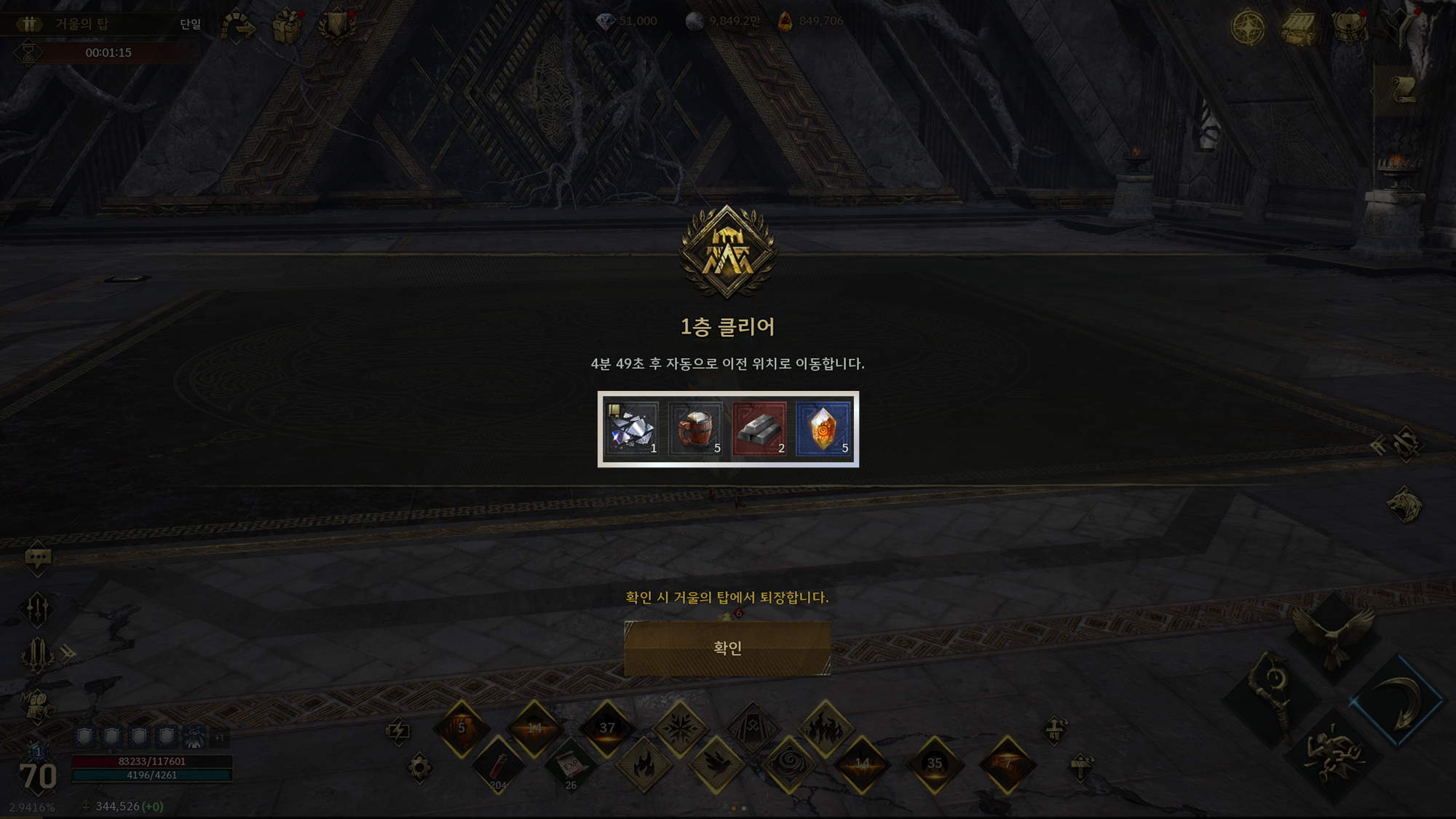Screen dimensions: 1456x819
Task: Open the chat bubble icon
Action: click(x=38, y=558)
